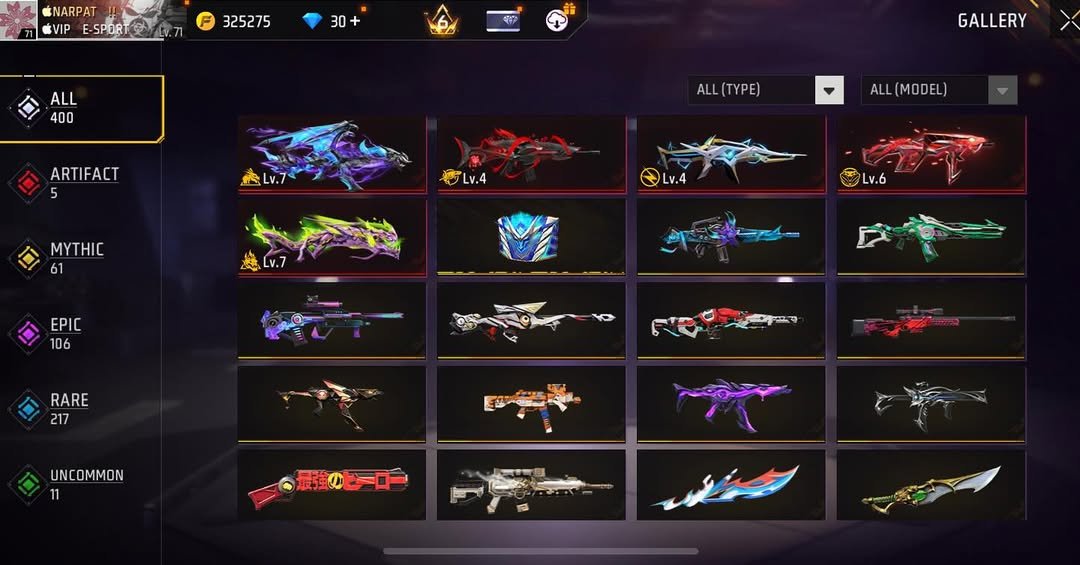1080x565 pixels.
Task: Choose the blue and red blade skin
Action: click(x=731, y=485)
